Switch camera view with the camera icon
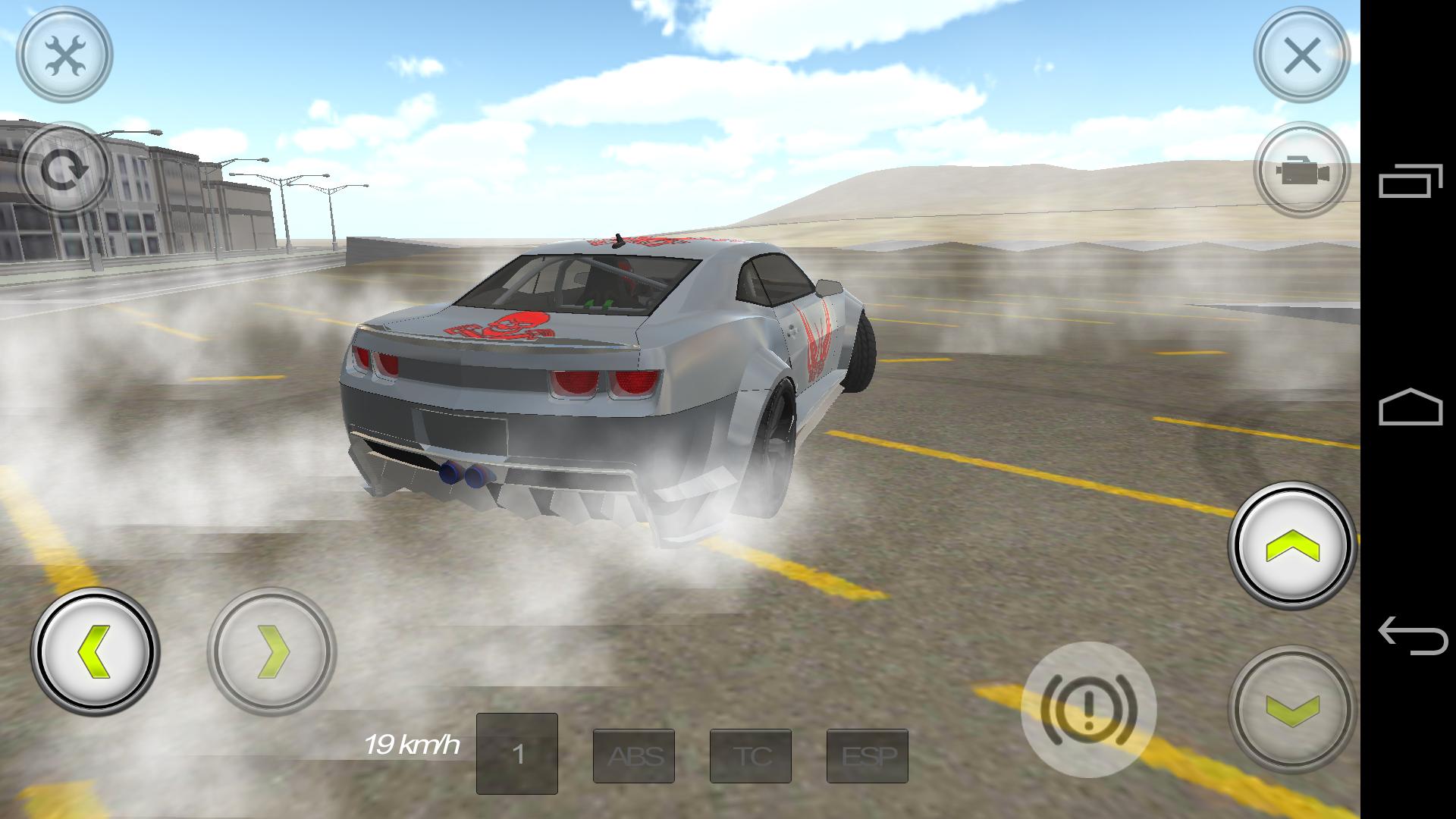This screenshot has height=819, width=1456. click(1303, 169)
